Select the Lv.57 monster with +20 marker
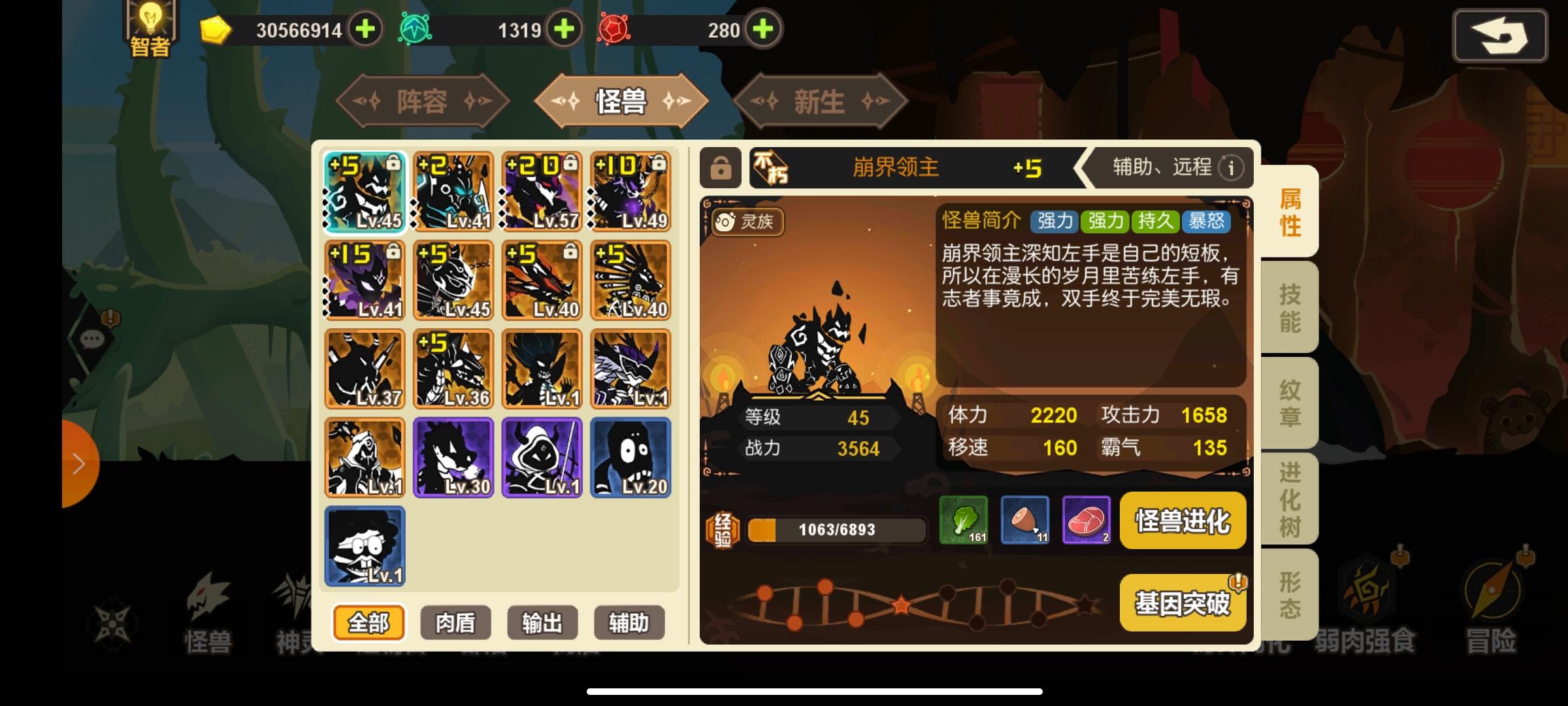Screen dimensions: 1568x706 542,191
